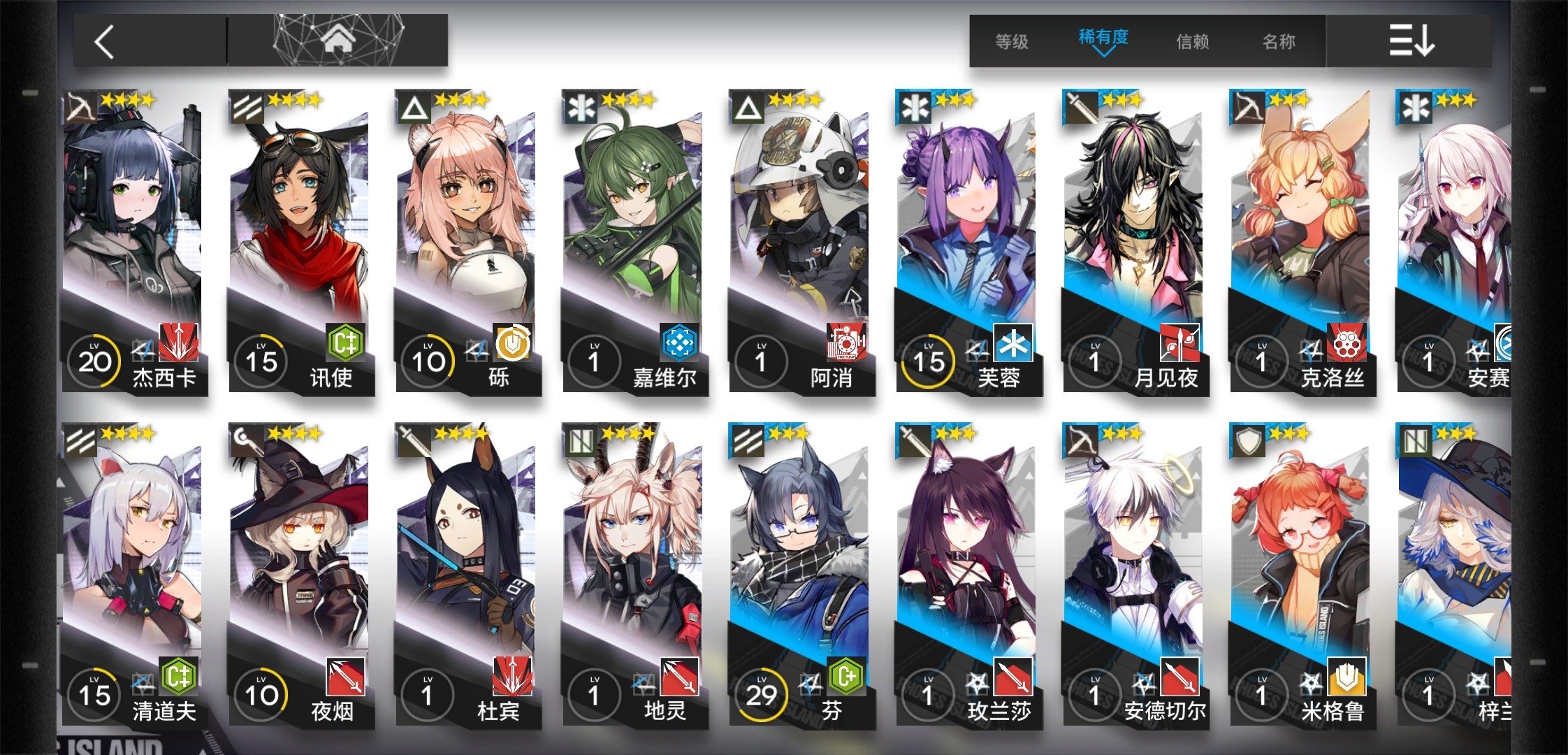Choose the operator 夜烟 card
This screenshot has height=755, width=1568.
pos(300,575)
